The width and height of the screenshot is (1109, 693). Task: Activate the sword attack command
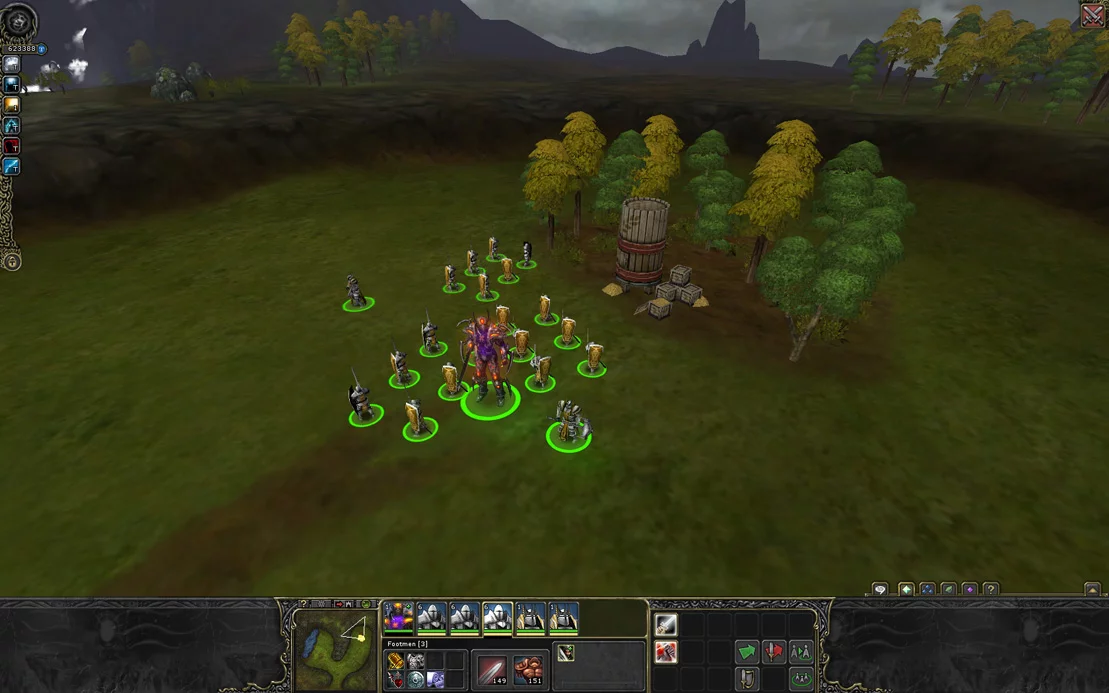[666, 625]
